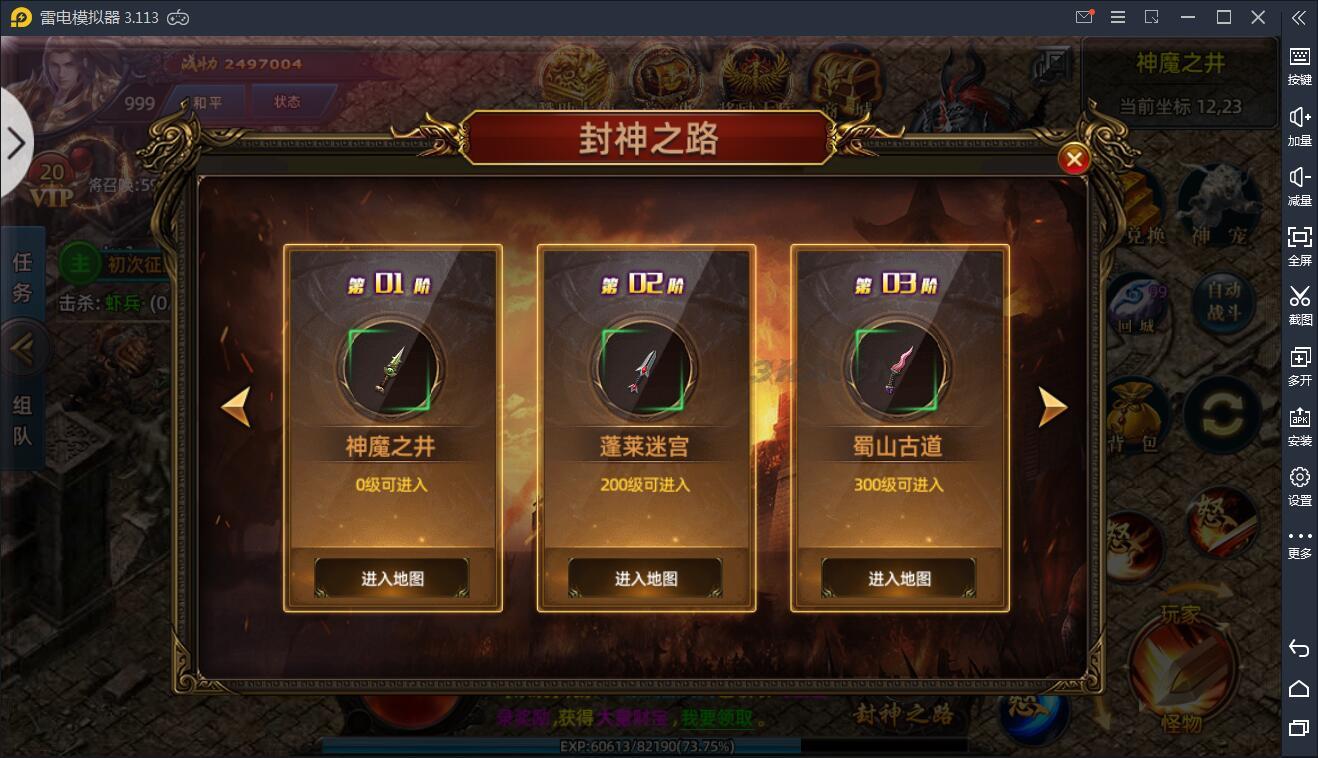This screenshot has width=1318, height=758.
Task: Open the 任务 quest tab
Action: point(22,278)
